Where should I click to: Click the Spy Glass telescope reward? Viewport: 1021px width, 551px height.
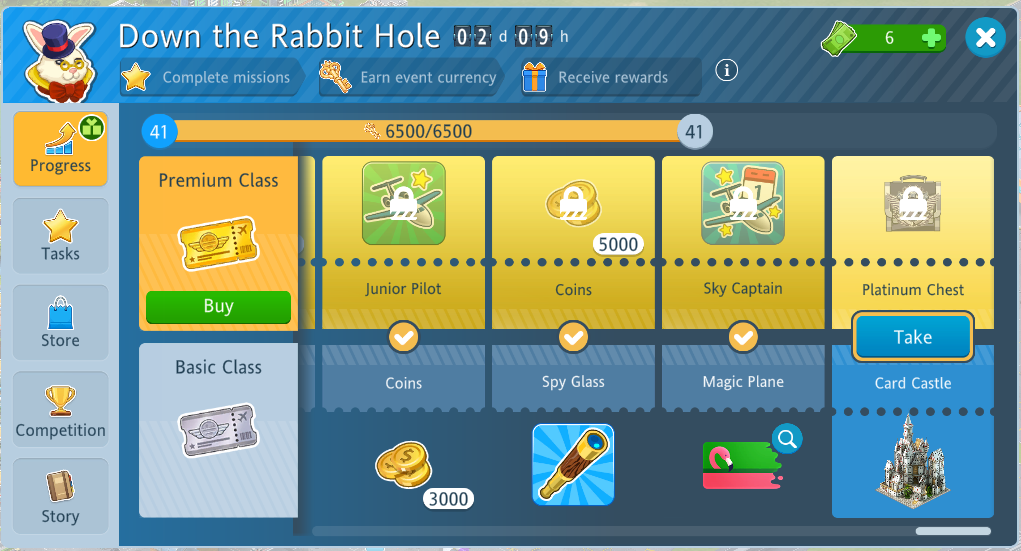(x=573, y=464)
